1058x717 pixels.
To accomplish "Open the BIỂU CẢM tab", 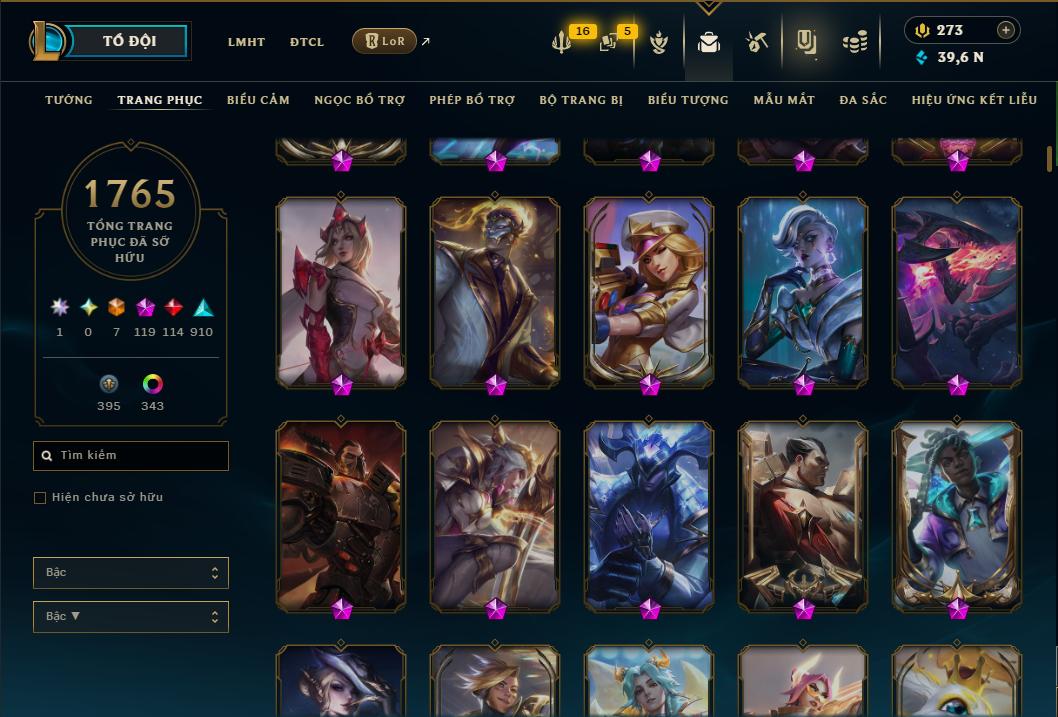I will pos(258,100).
